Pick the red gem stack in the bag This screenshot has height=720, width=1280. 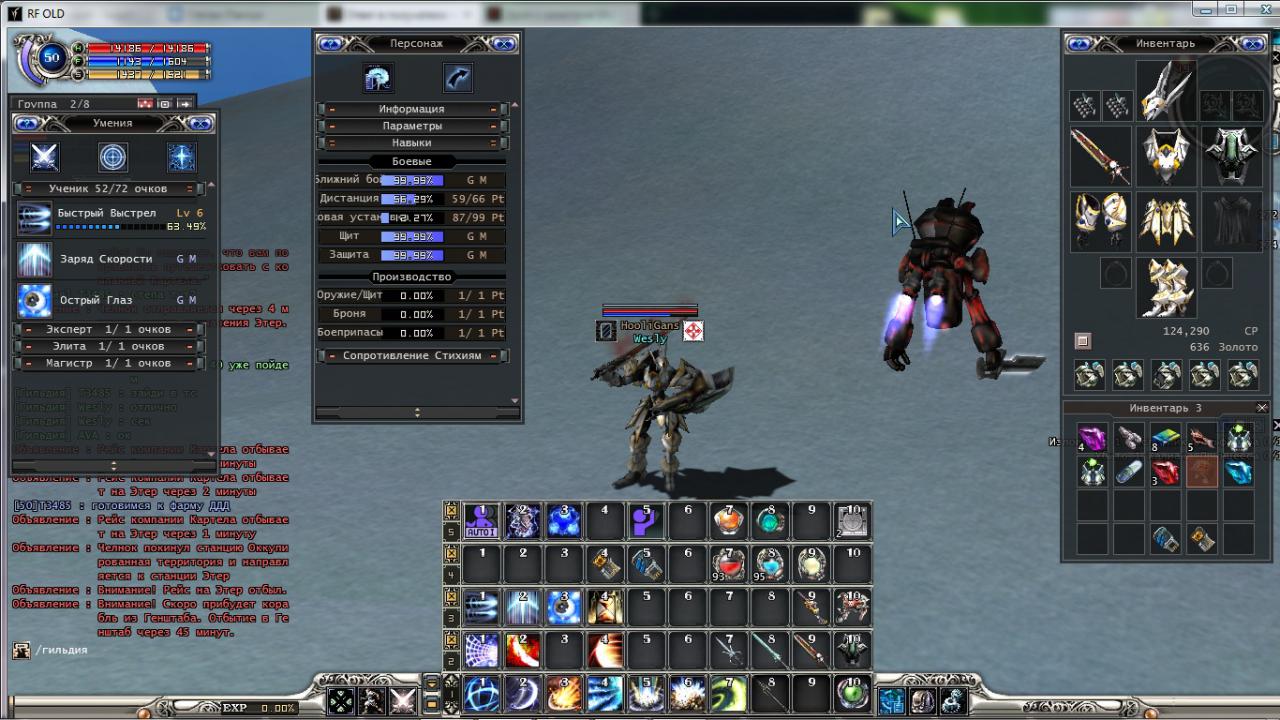1166,472
